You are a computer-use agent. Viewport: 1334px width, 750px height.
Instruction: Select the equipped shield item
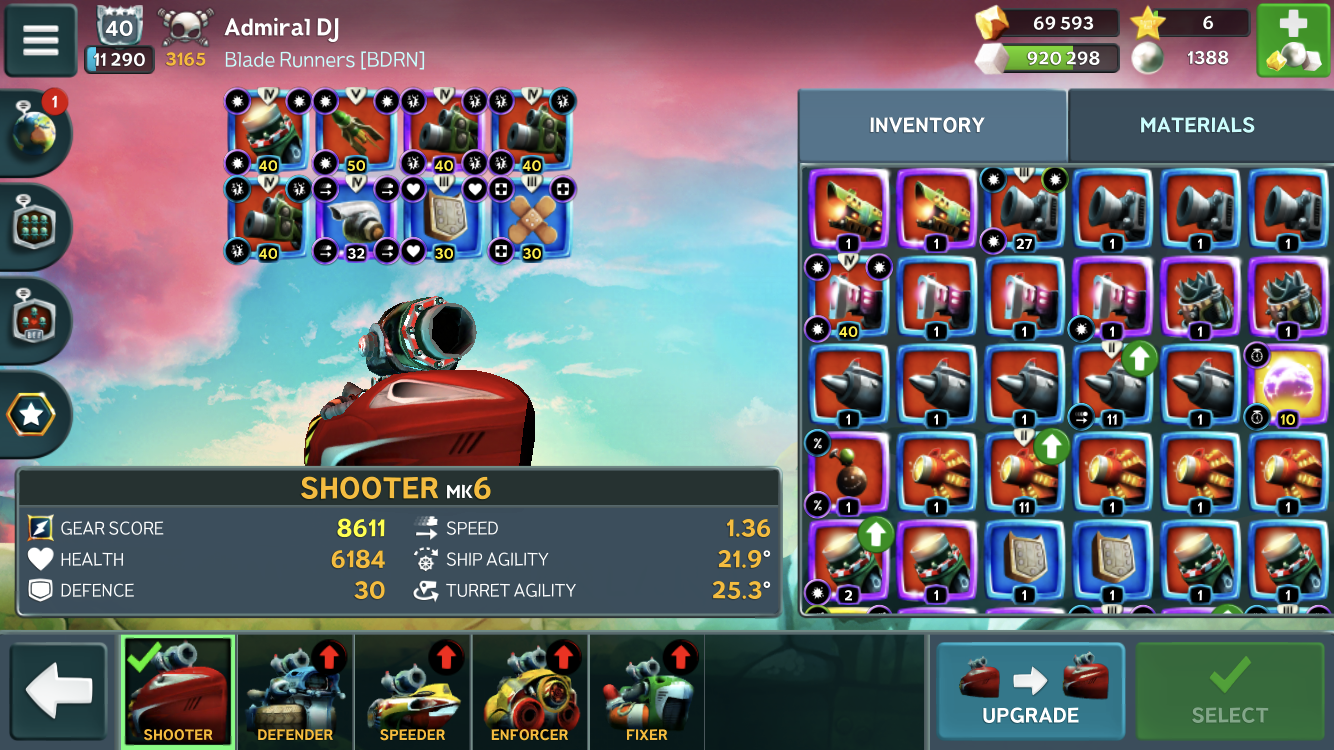(444, 220)
